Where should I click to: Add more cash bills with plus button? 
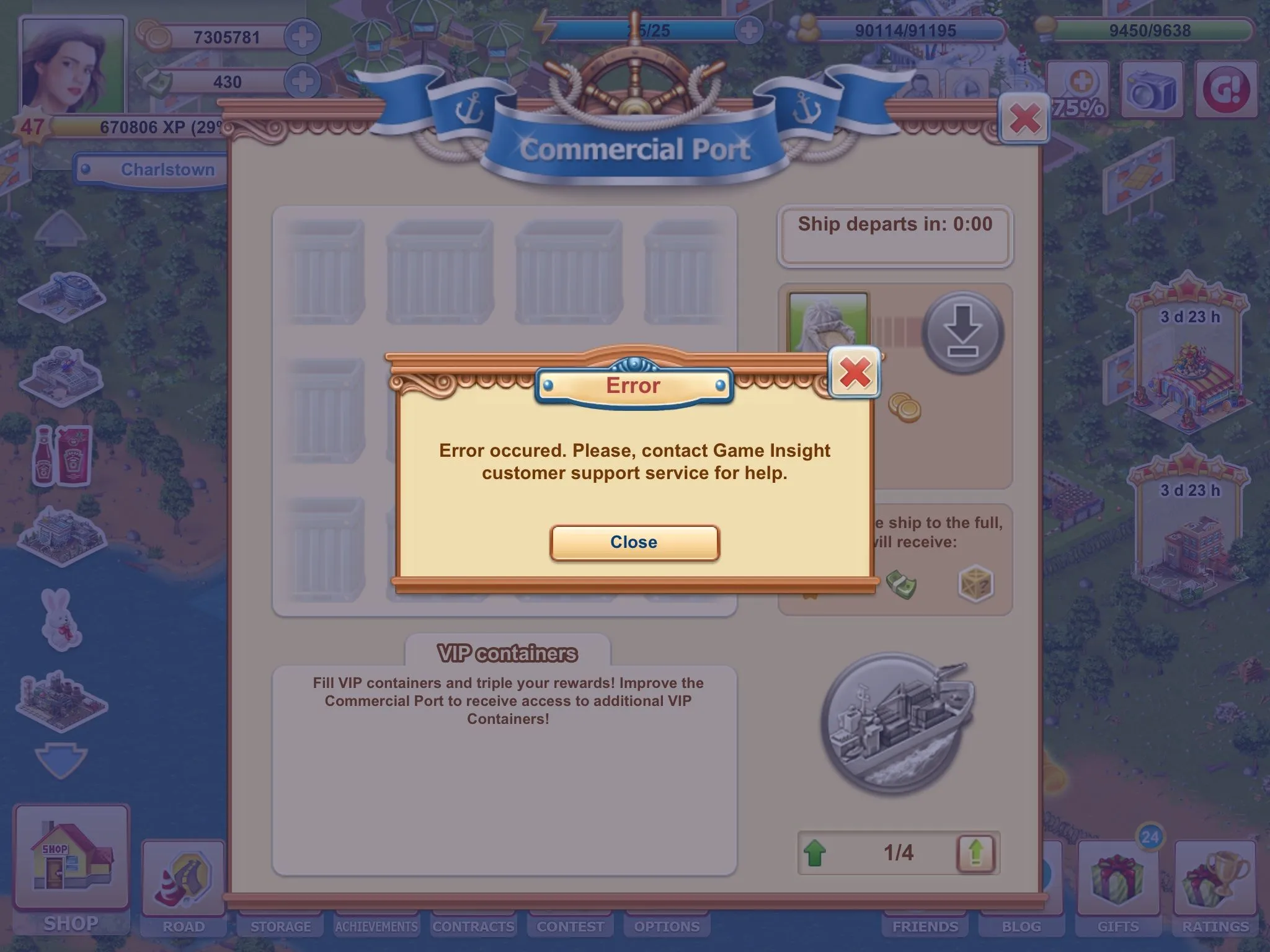point(303,82)
